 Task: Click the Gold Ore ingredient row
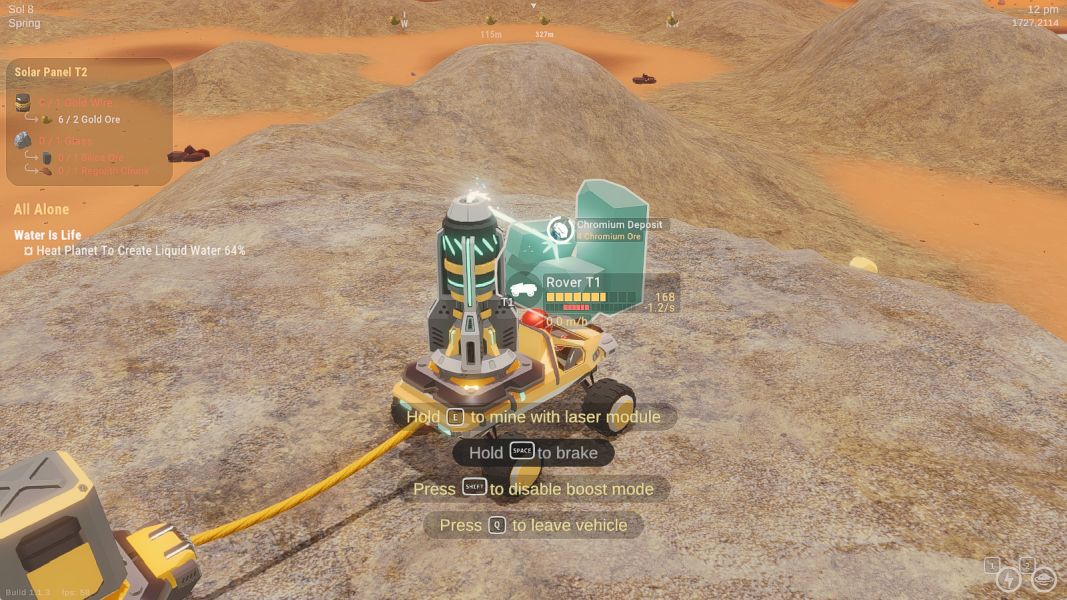click(88, 120)
